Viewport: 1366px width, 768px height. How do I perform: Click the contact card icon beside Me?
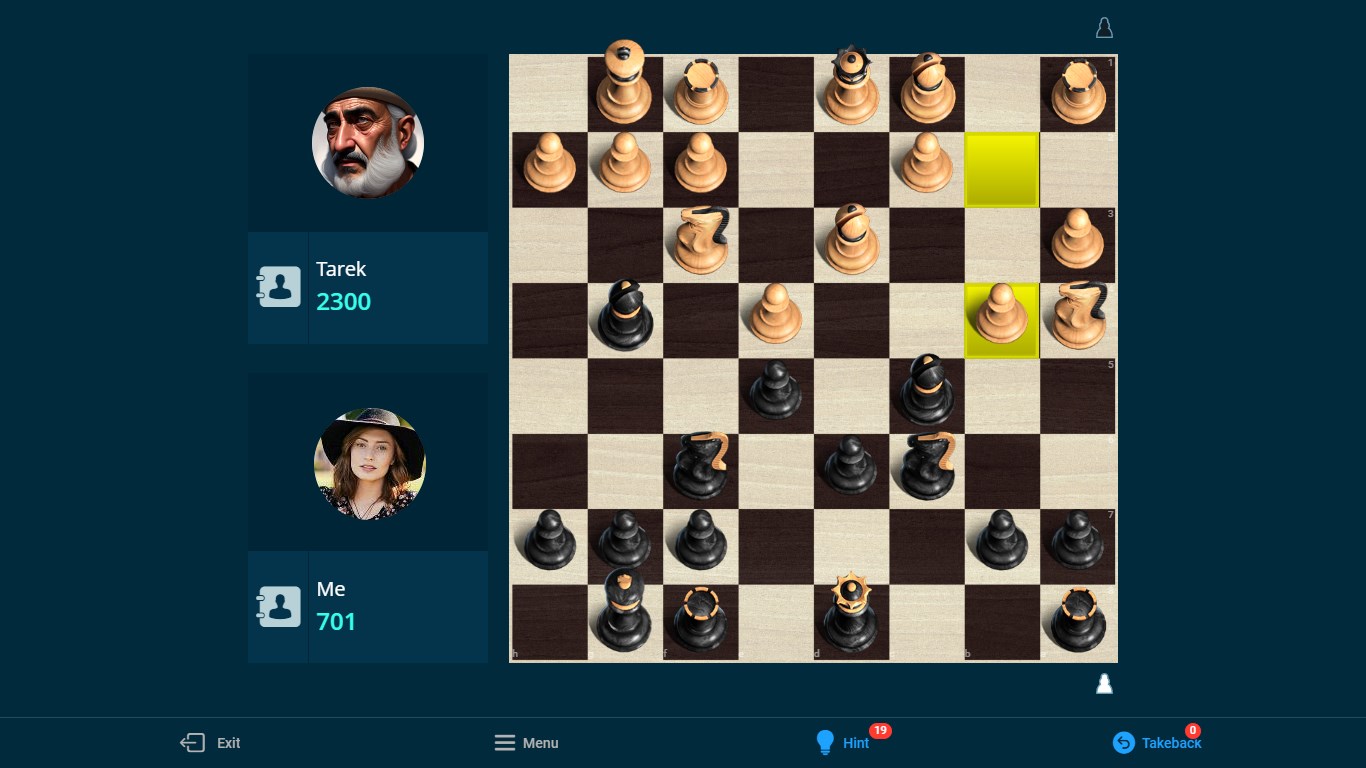pos(278,606)
